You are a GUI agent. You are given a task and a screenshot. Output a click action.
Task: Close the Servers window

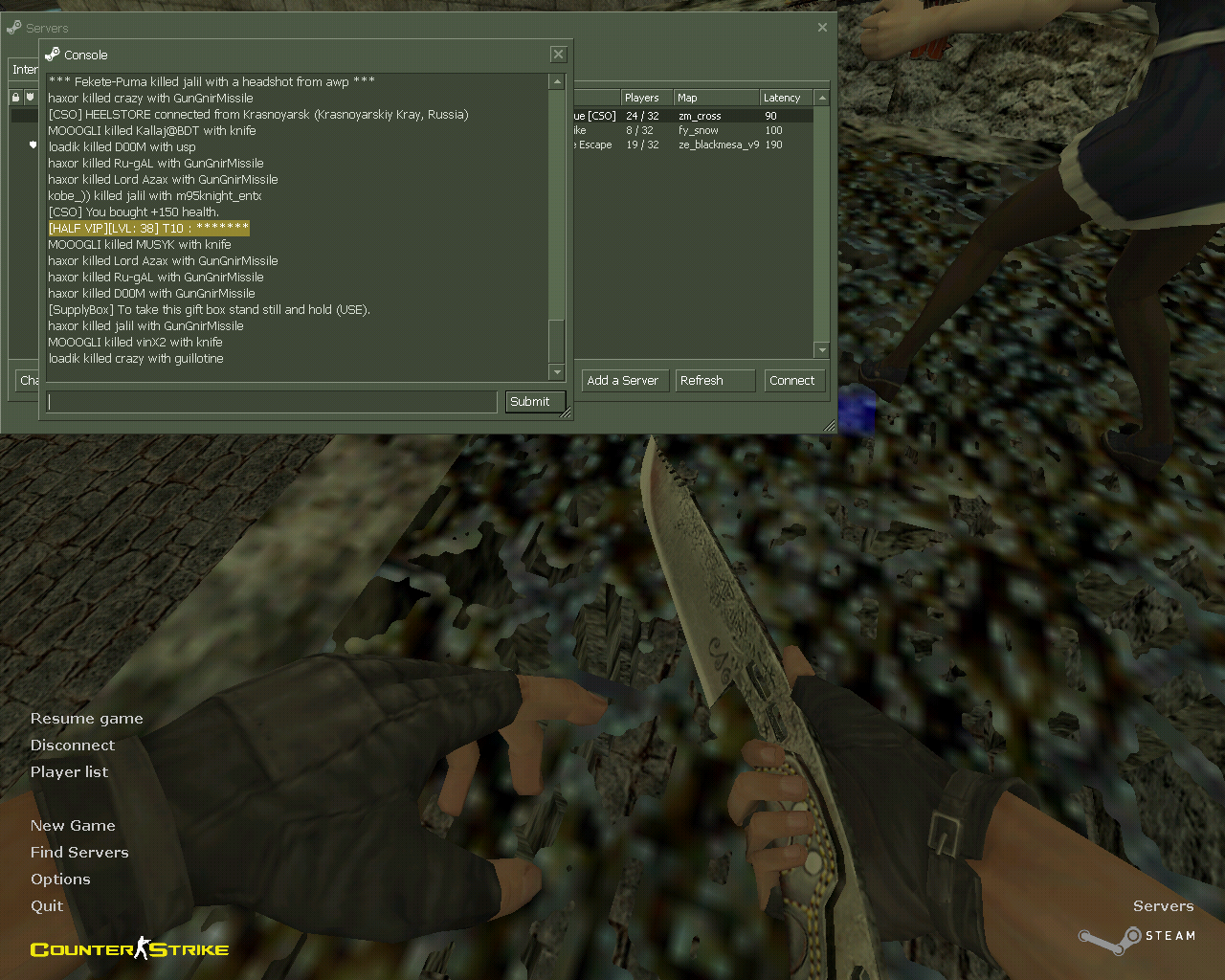pos(822,28)
